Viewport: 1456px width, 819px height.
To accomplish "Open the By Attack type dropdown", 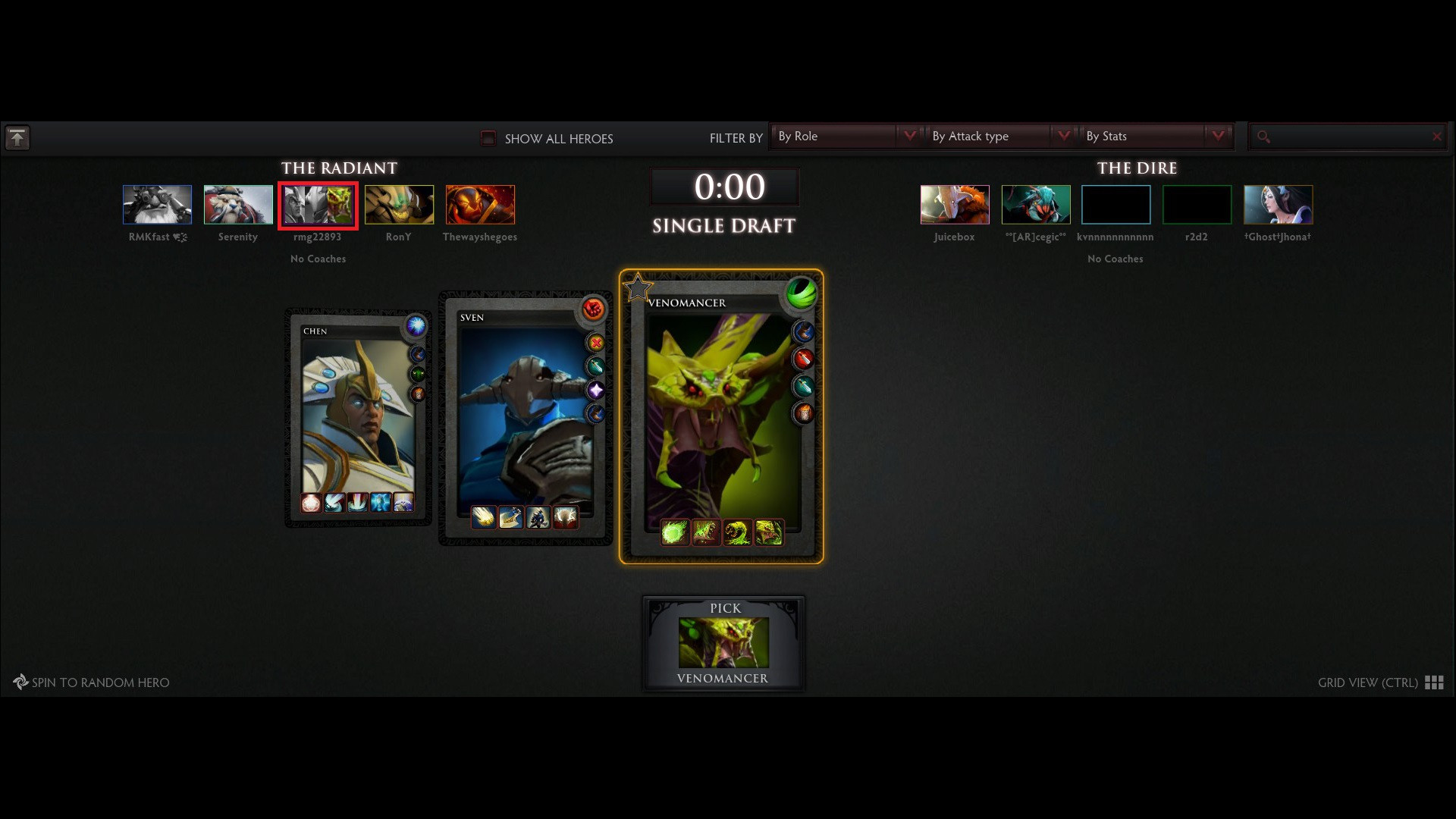I will click(x=999, y=136).
